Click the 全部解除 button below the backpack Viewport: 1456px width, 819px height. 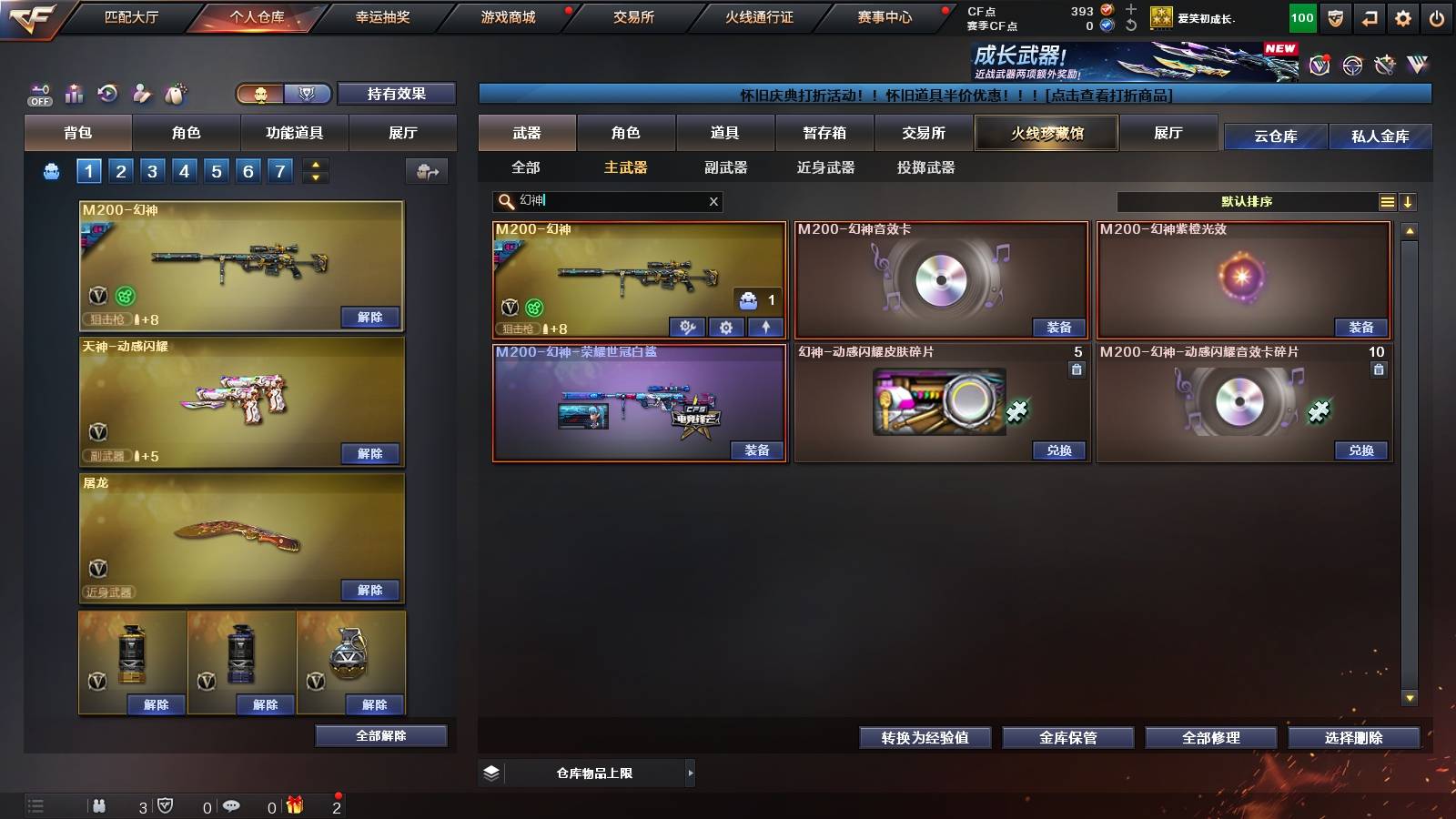[379, 735]
